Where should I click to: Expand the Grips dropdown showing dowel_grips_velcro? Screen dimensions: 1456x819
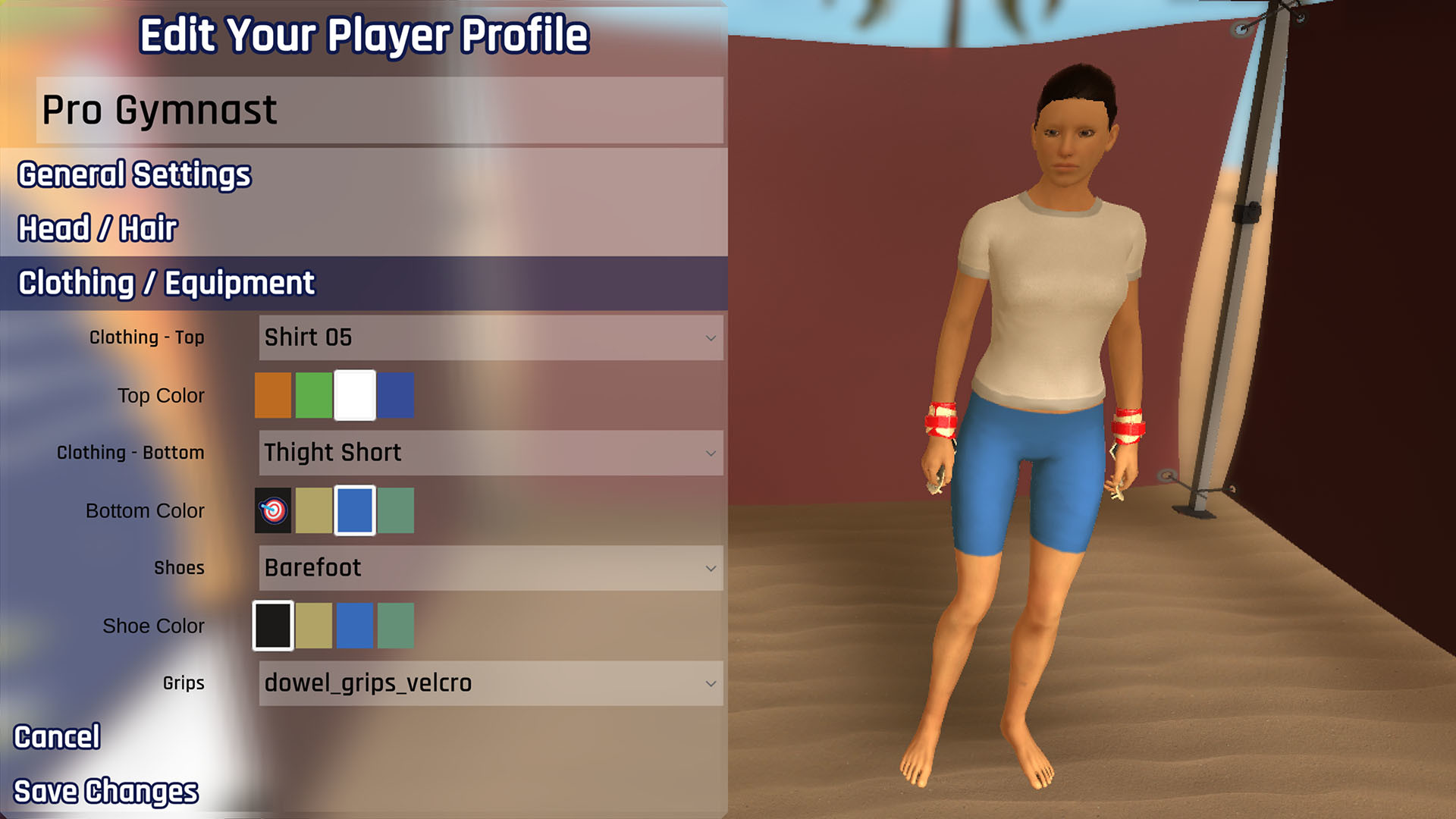489,682
